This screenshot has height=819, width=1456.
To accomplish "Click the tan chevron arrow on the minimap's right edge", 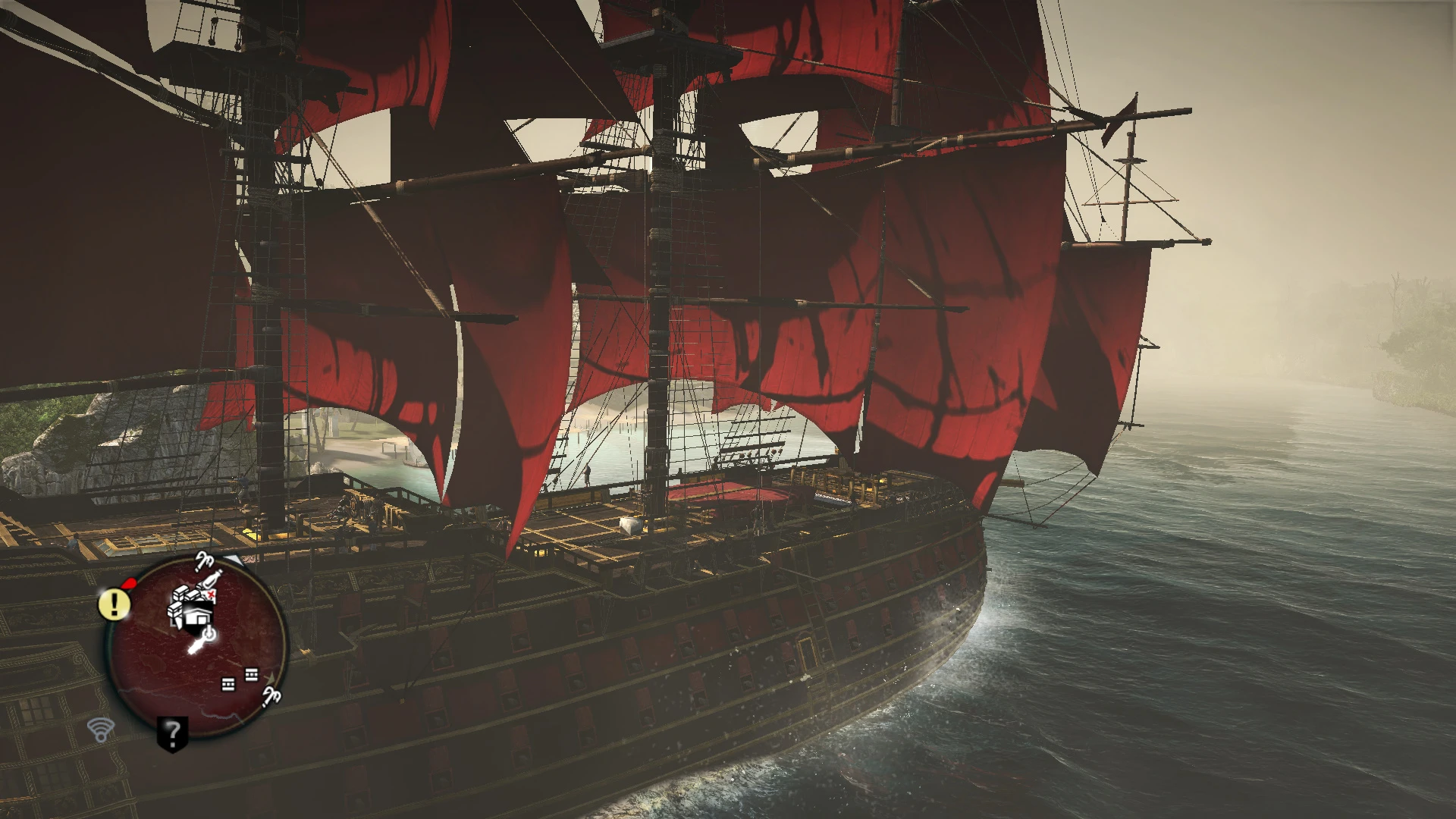I will pos(272,676).
